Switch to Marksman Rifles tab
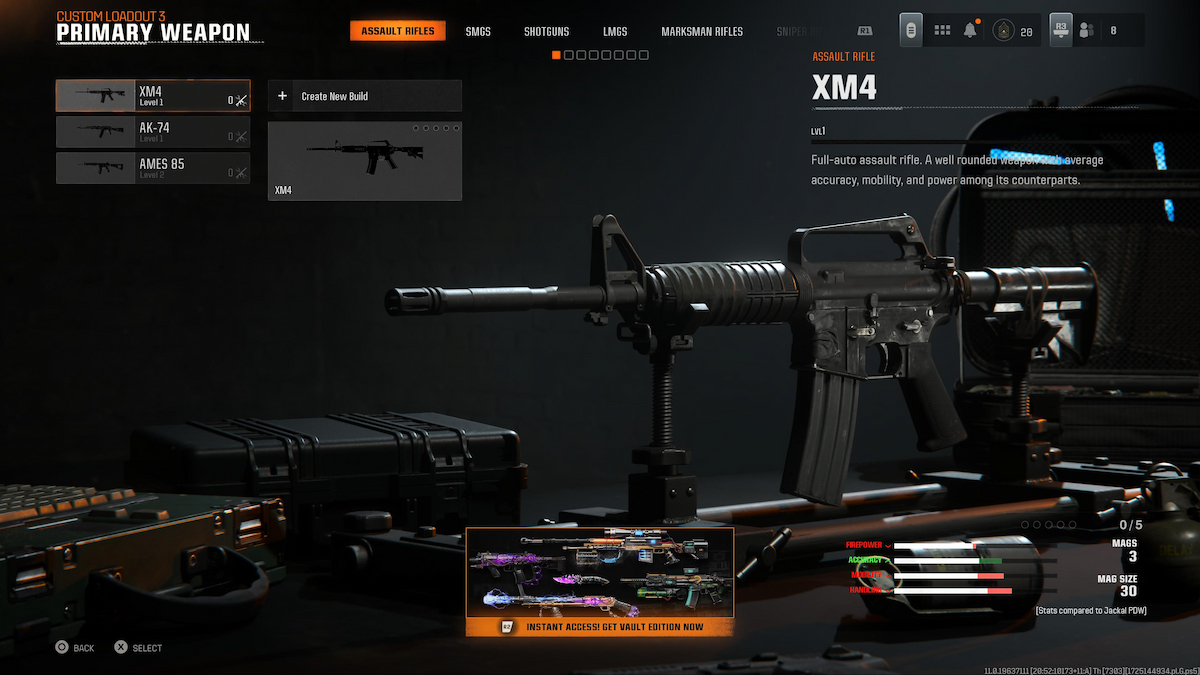 (x=702, y=31)
